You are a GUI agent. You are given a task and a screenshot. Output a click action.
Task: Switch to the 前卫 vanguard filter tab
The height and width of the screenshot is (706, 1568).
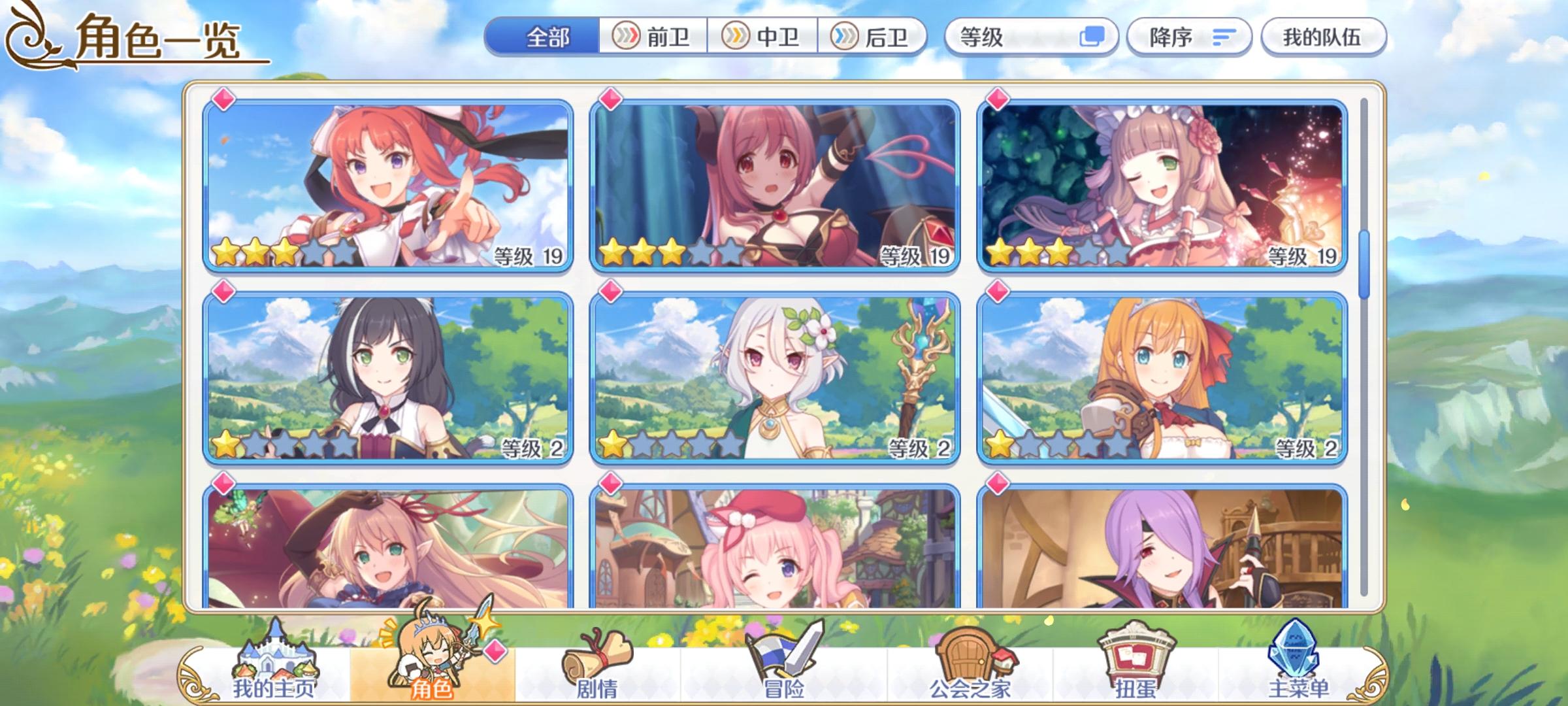(653, 37)
